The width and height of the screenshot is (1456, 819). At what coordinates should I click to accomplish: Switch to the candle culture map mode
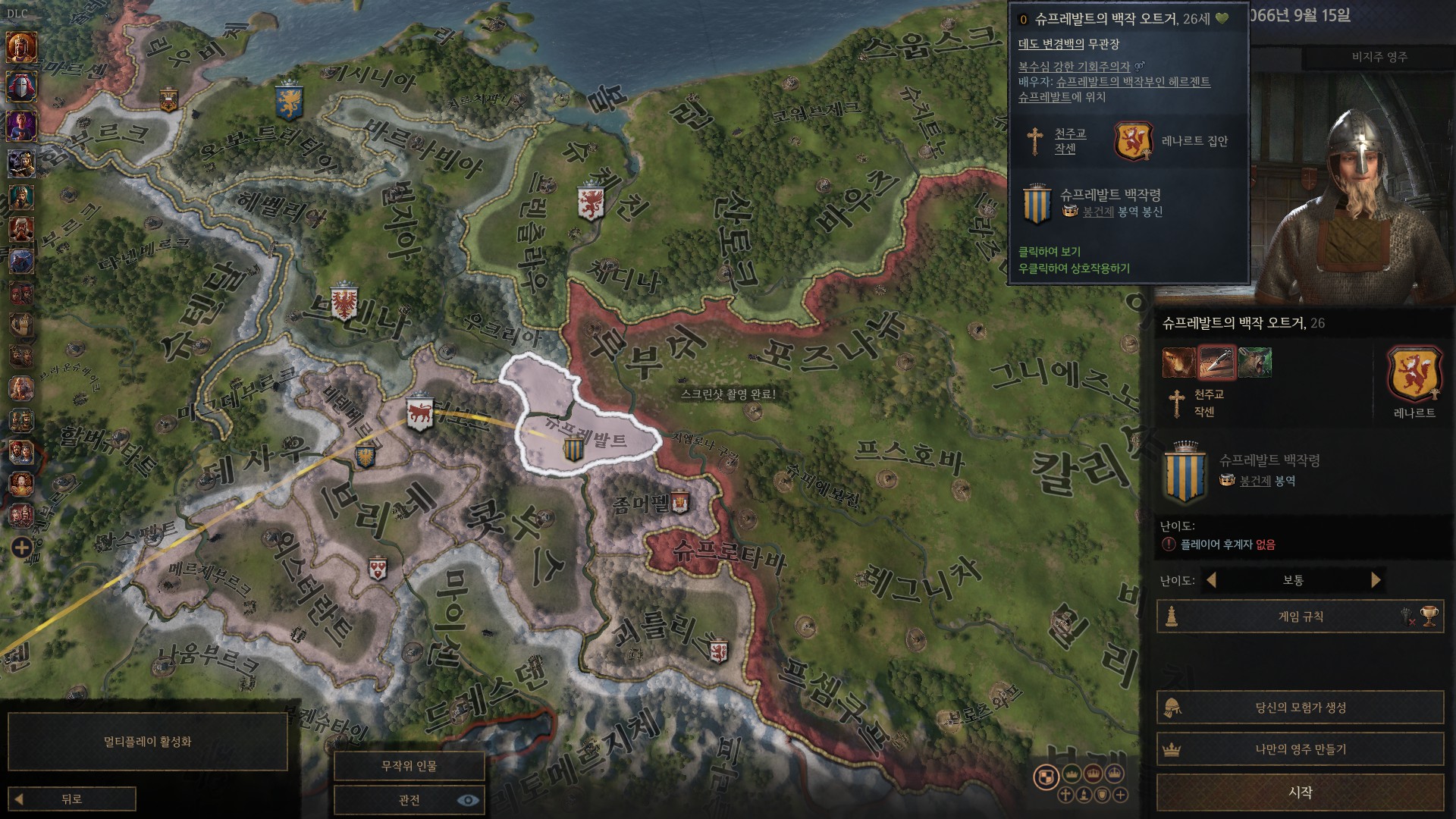[1084, 795]
